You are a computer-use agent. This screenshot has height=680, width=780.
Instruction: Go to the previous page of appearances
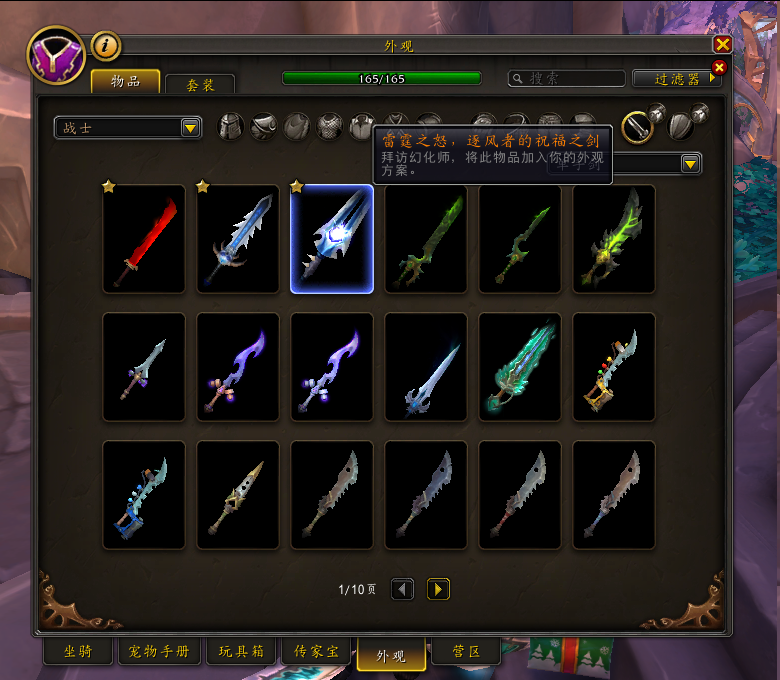coord(402,589)
